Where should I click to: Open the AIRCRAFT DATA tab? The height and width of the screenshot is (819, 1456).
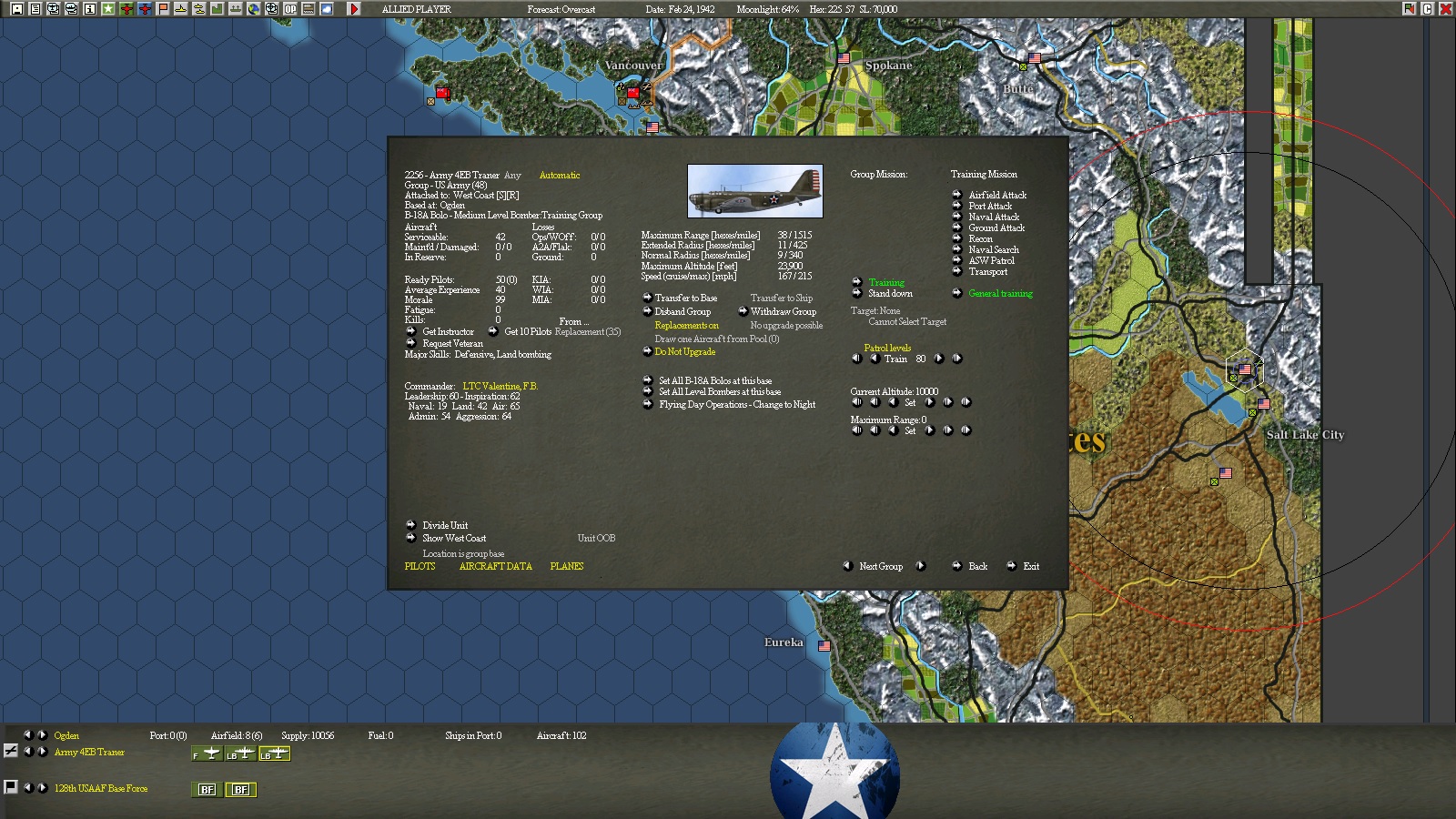pyautogui.click(x=496, y=566)
